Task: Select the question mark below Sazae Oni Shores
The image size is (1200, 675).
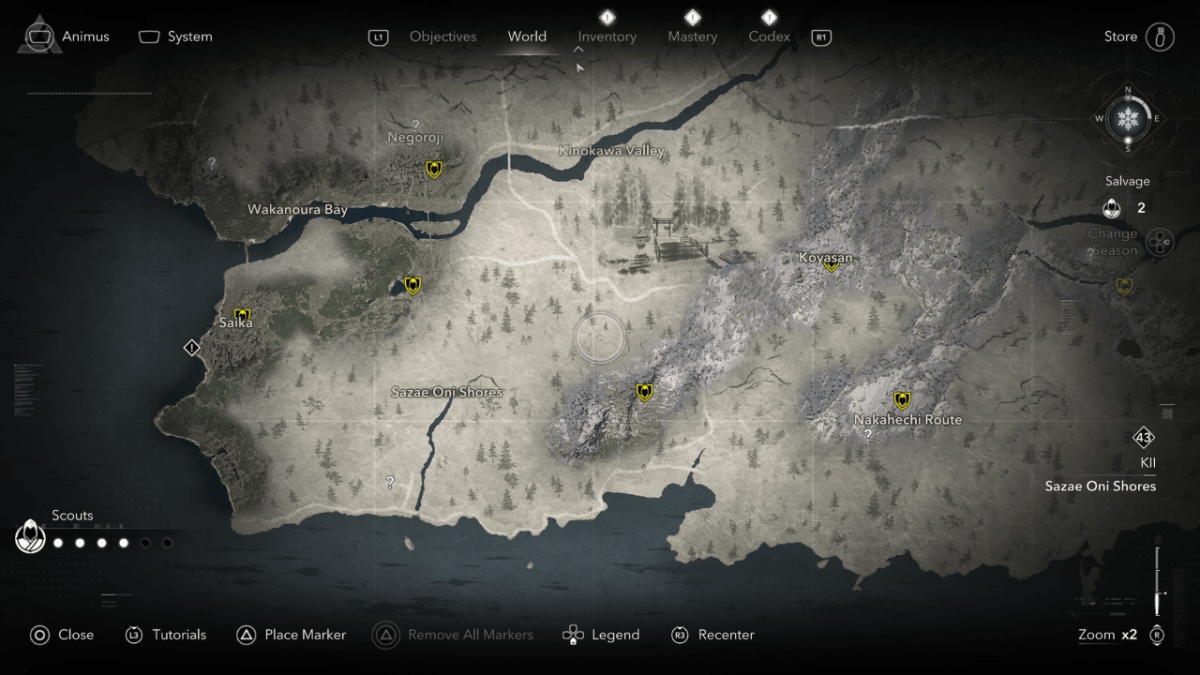Action: (x=390, y=482)
